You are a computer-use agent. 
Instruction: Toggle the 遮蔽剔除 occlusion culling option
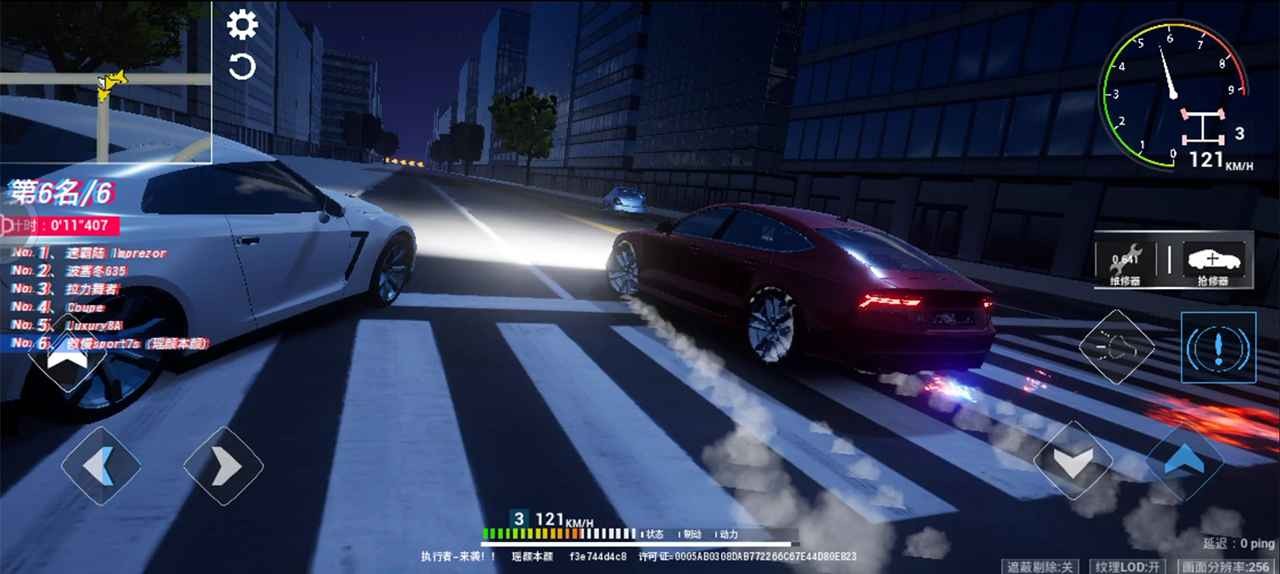(1041, 566)
